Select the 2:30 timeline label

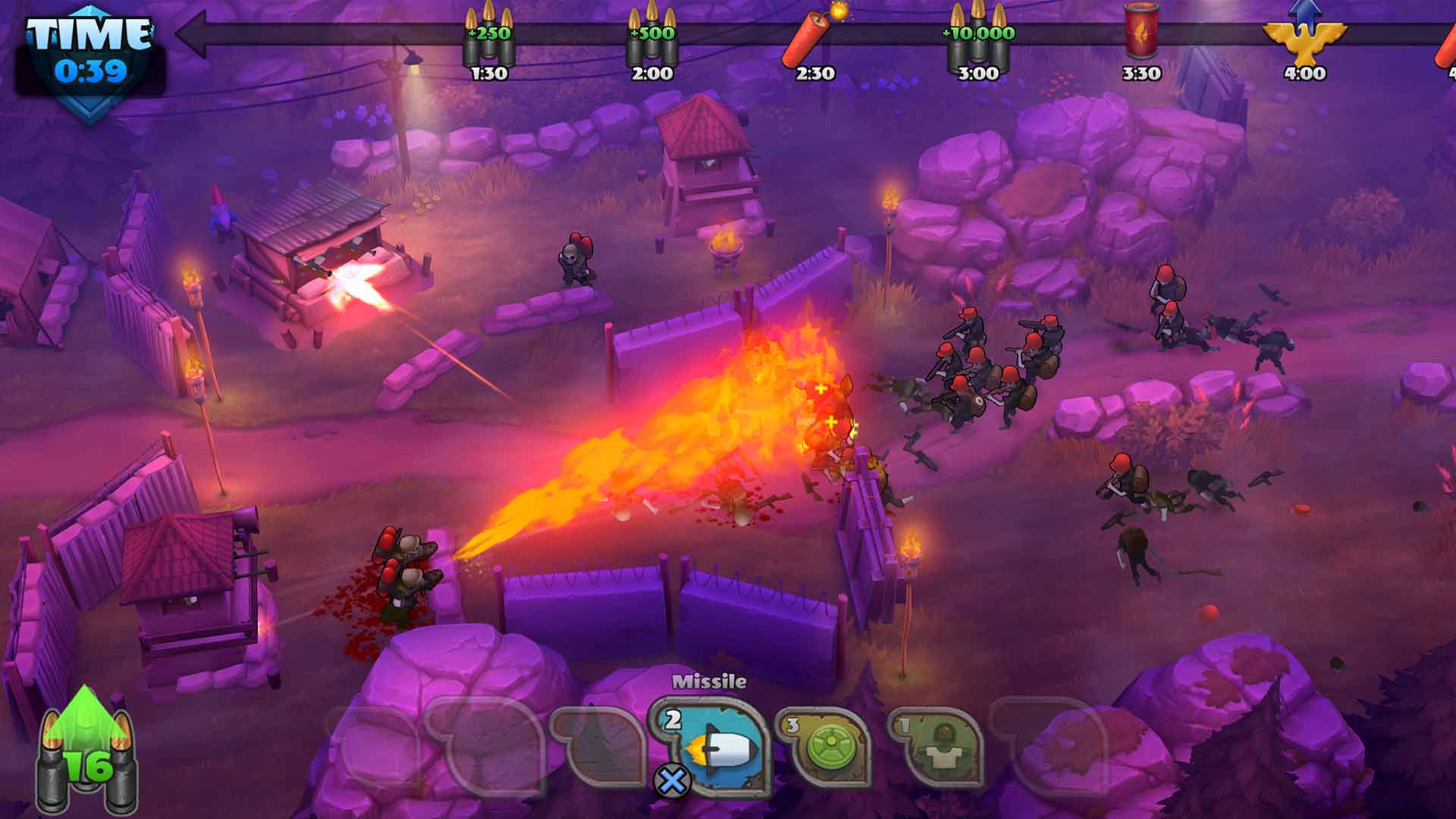click(x=817, y=74)
